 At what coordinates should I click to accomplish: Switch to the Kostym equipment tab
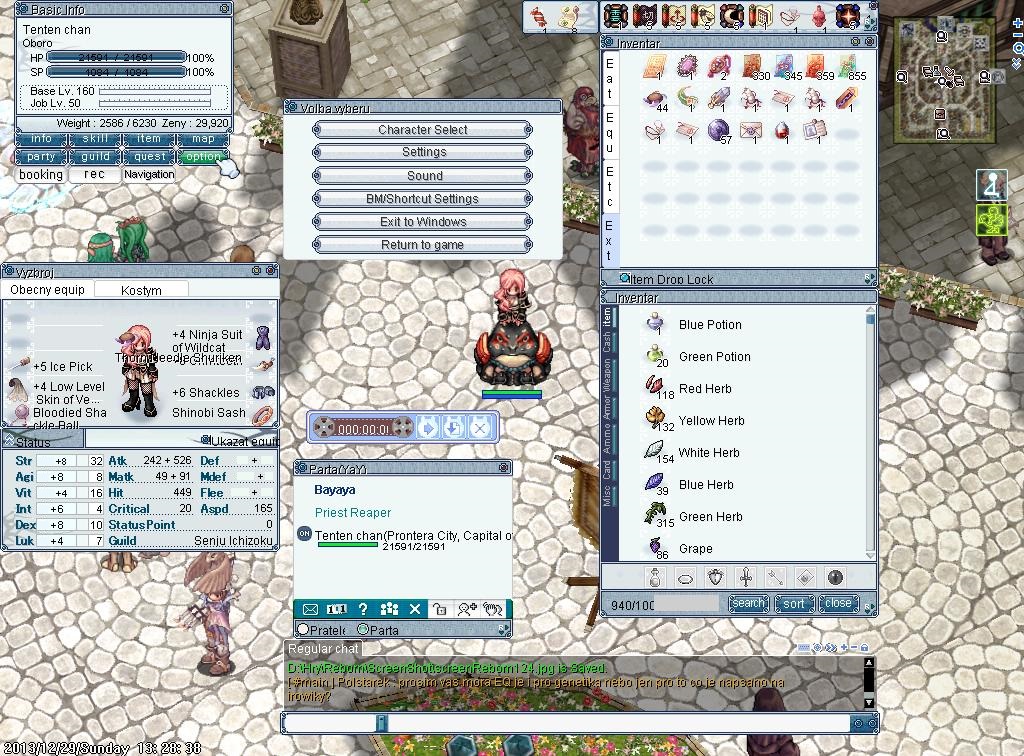pos(141,290)
